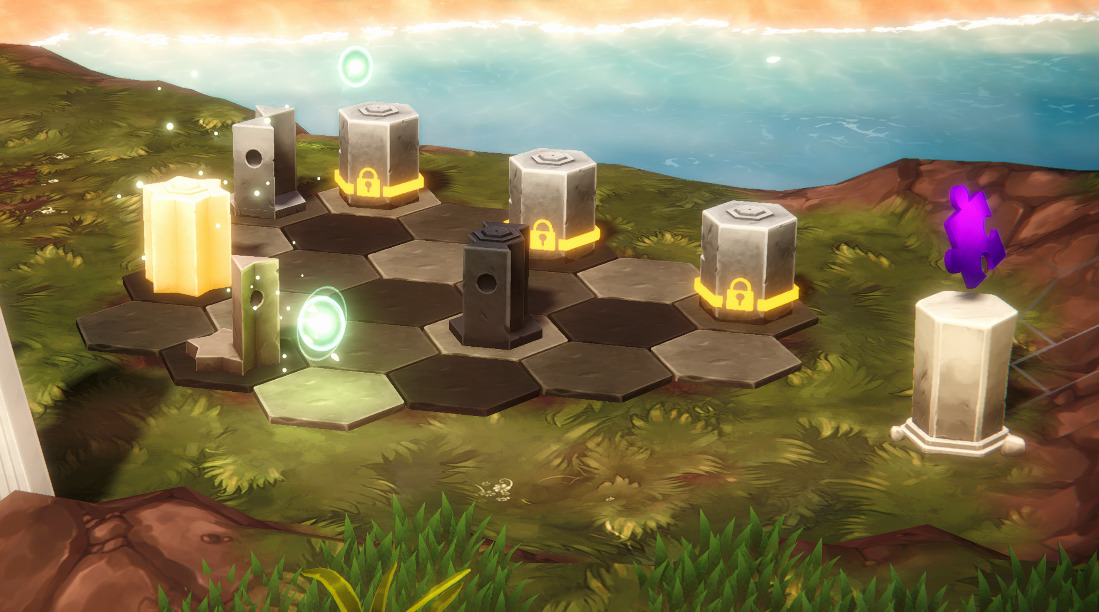Choose the green-lit pillar beside the orb
This screenshot has height=612, width=1099.
point(252,310)
